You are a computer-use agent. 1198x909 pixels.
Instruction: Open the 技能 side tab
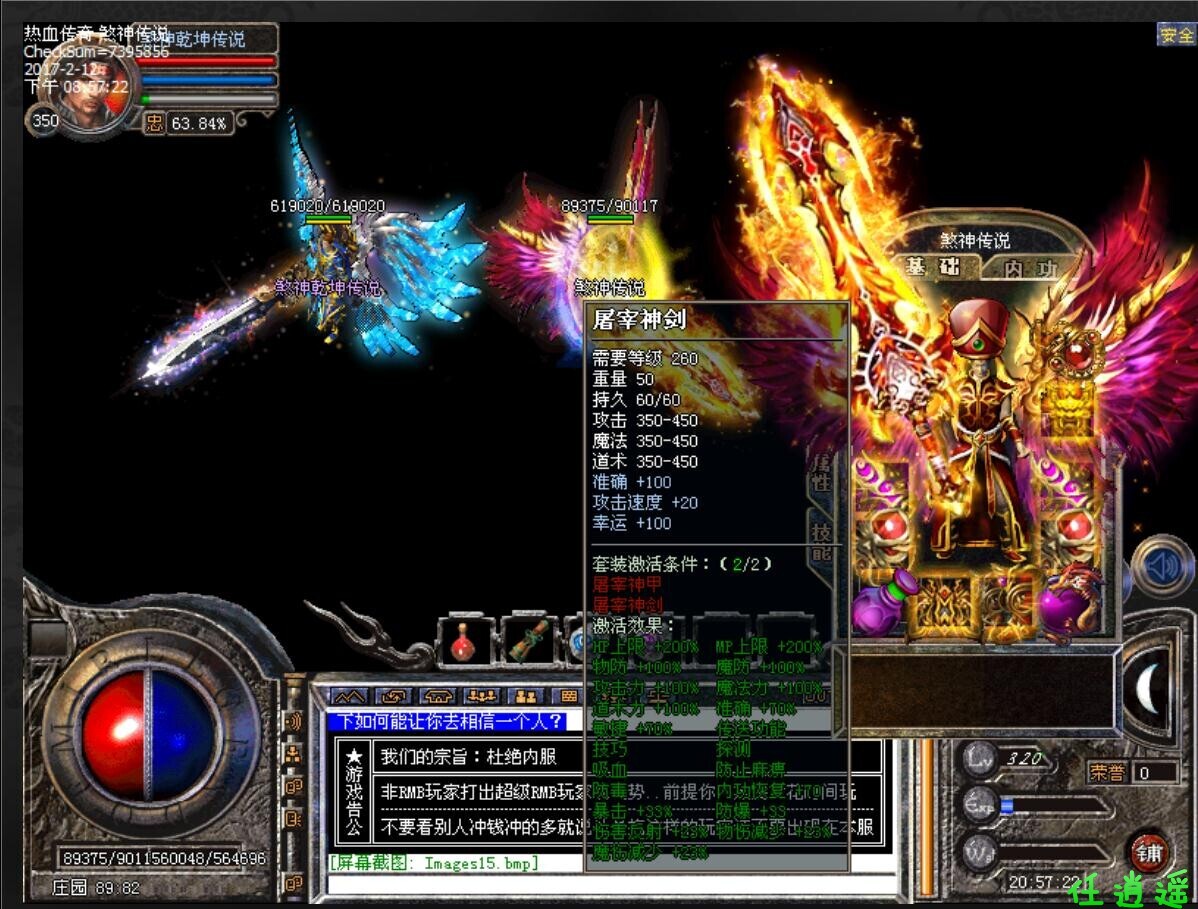click(820, 541)
